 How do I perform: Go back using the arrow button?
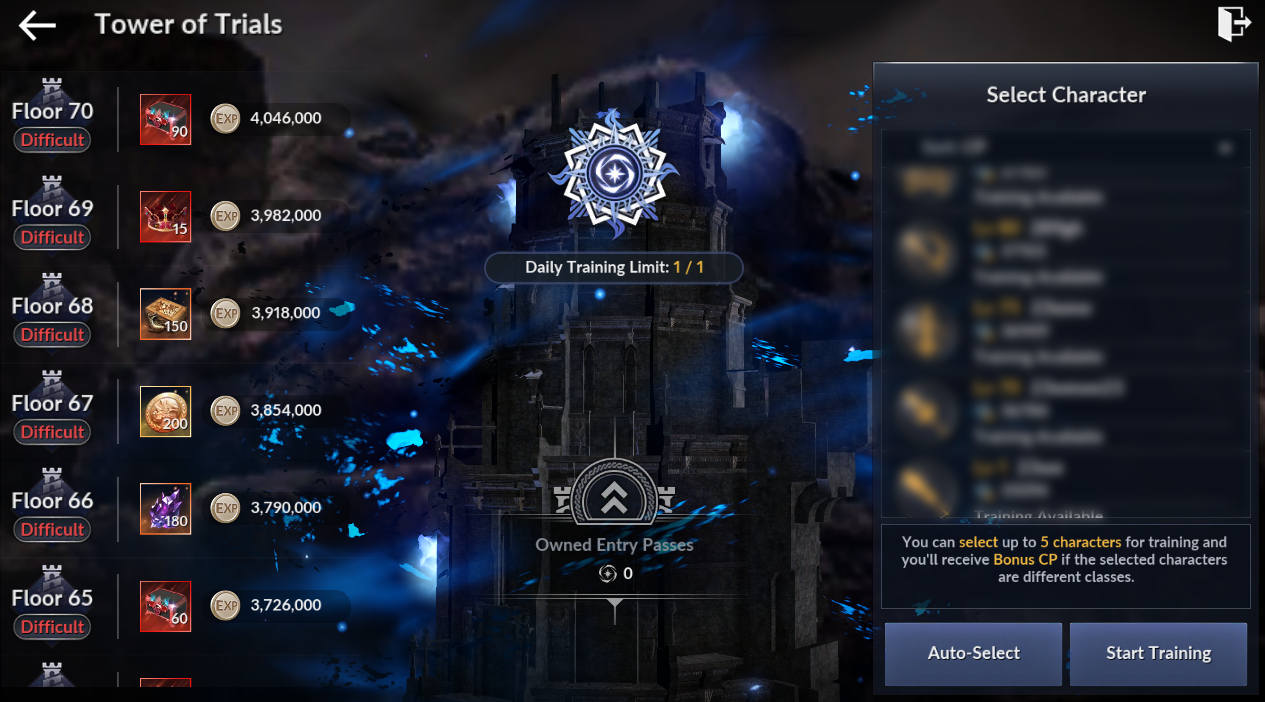click(x=37, y=26)
